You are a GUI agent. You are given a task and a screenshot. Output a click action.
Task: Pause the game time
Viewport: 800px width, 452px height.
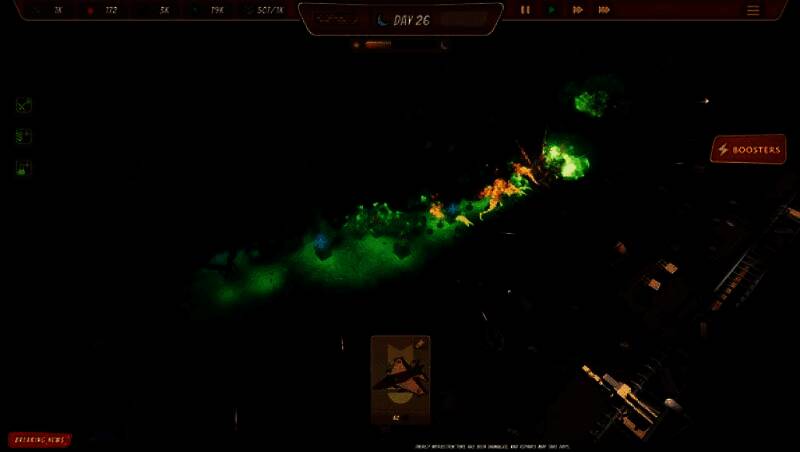[525, 10]
